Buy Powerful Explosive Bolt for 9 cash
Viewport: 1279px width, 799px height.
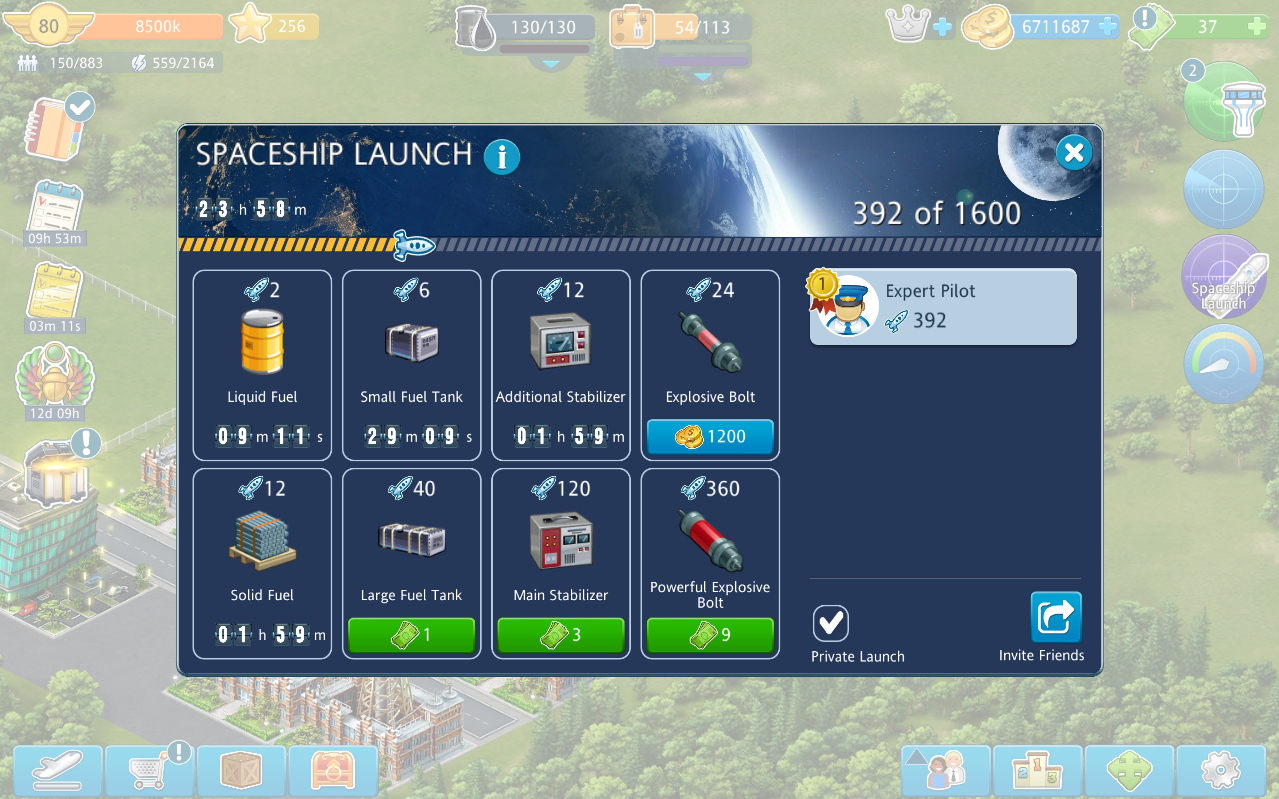pos(710,635)
